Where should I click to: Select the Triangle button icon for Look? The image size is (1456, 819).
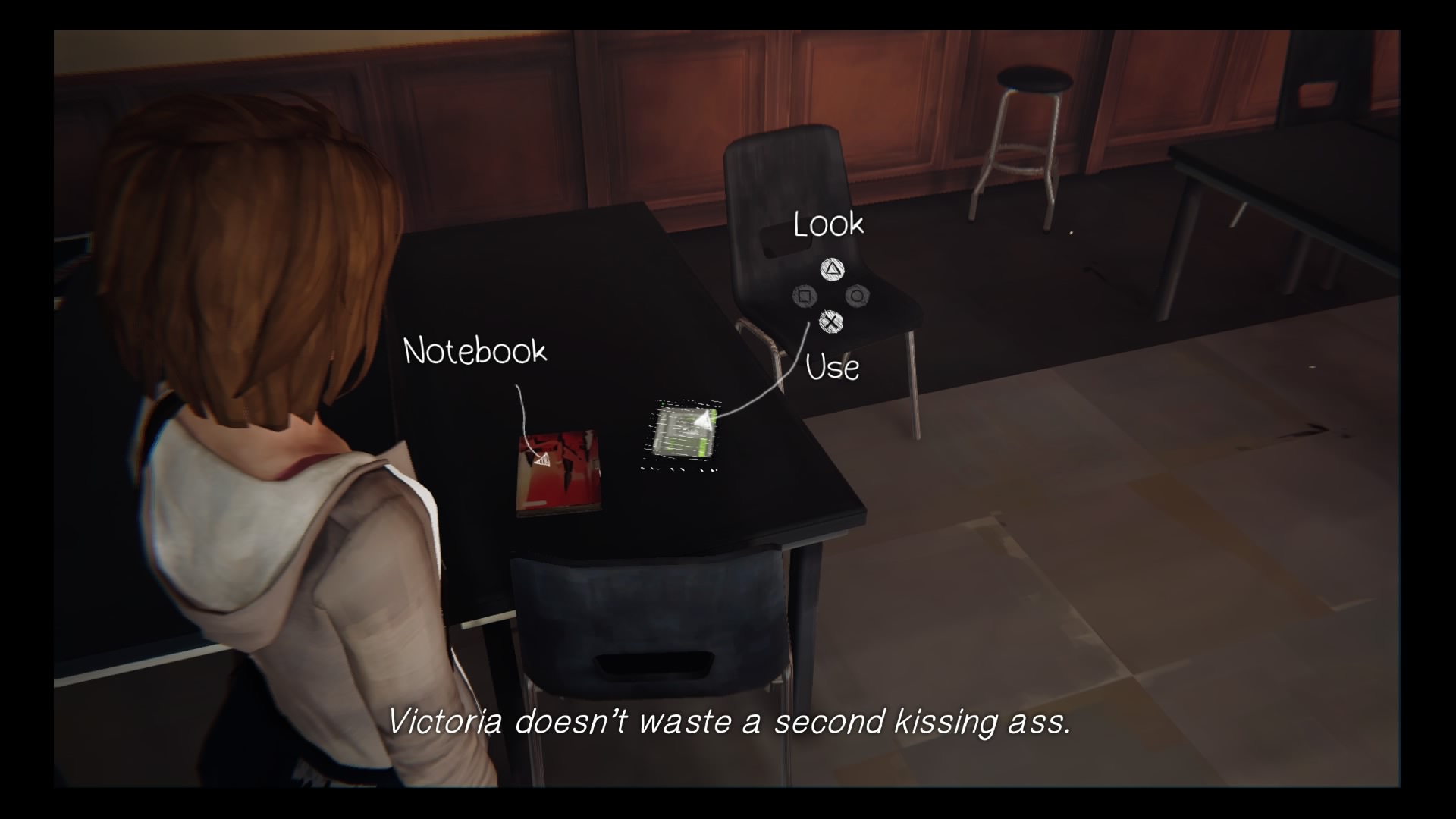[x=833, y=270]
